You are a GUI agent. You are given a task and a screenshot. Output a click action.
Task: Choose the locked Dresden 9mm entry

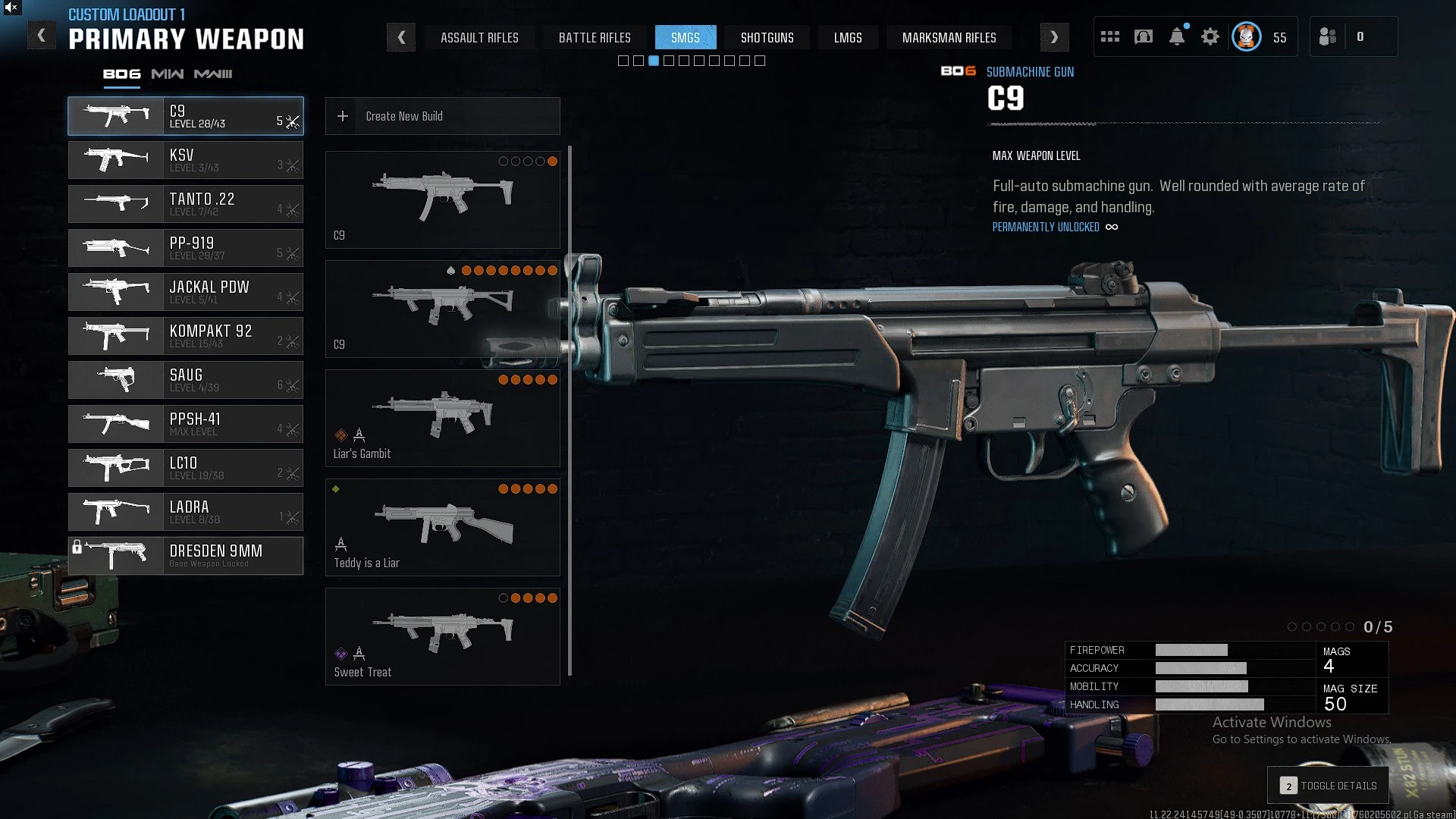pyautogui.click(x=186, y=556)
